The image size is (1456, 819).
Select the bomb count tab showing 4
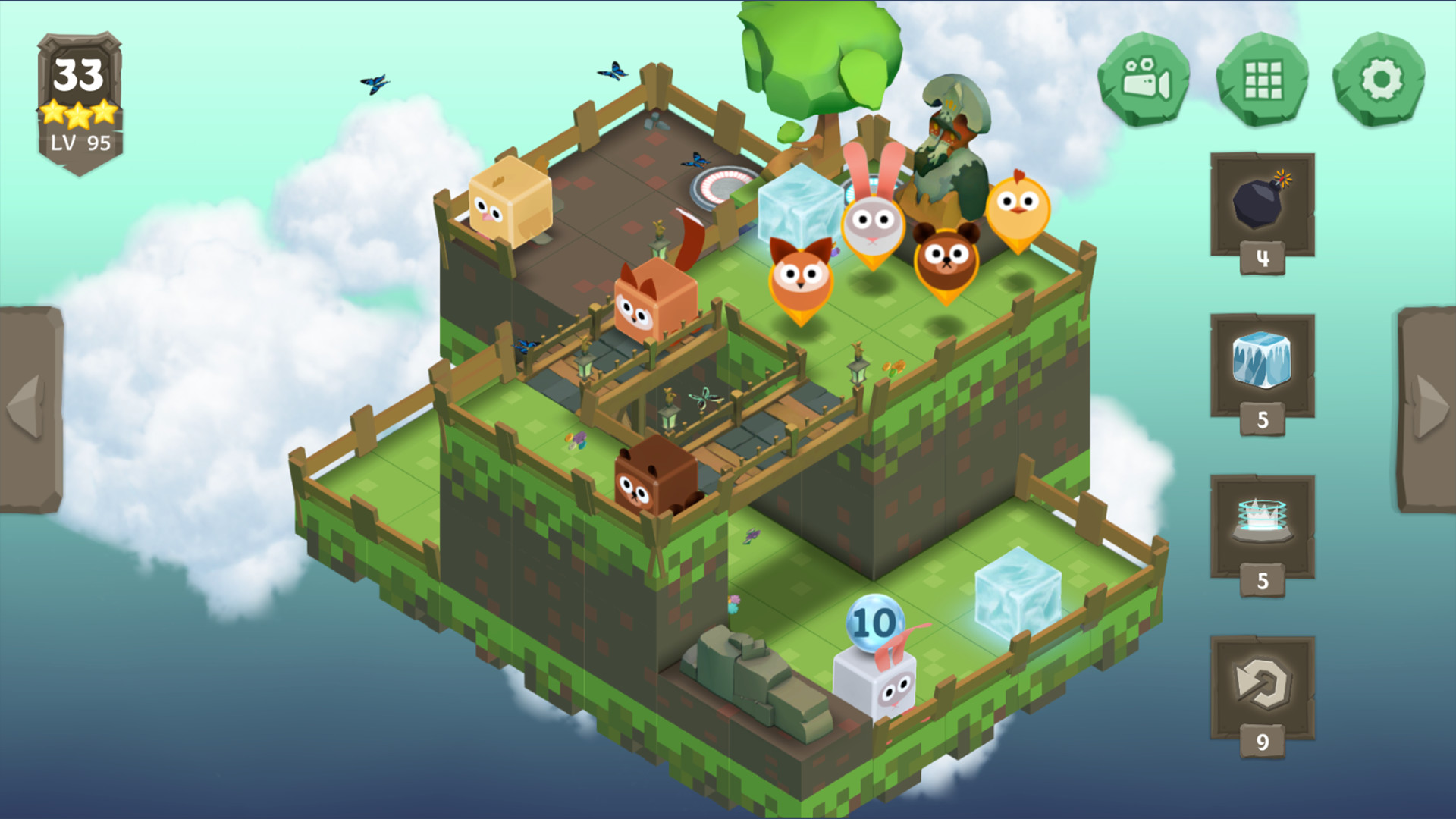(1263, 258)
